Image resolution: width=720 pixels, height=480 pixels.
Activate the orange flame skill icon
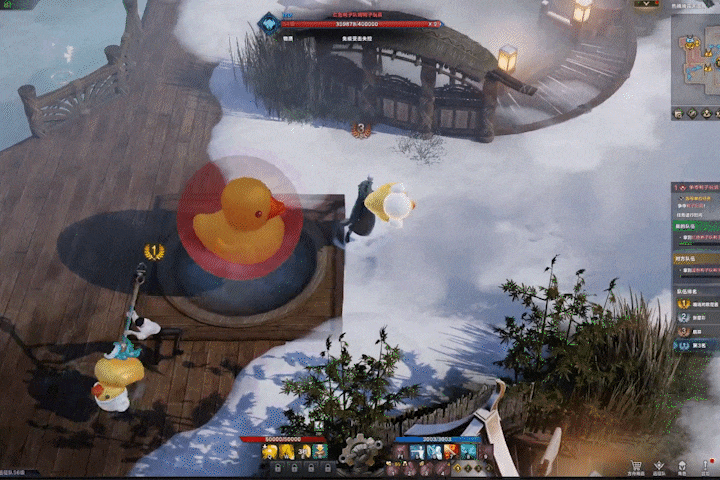[452, 452]
